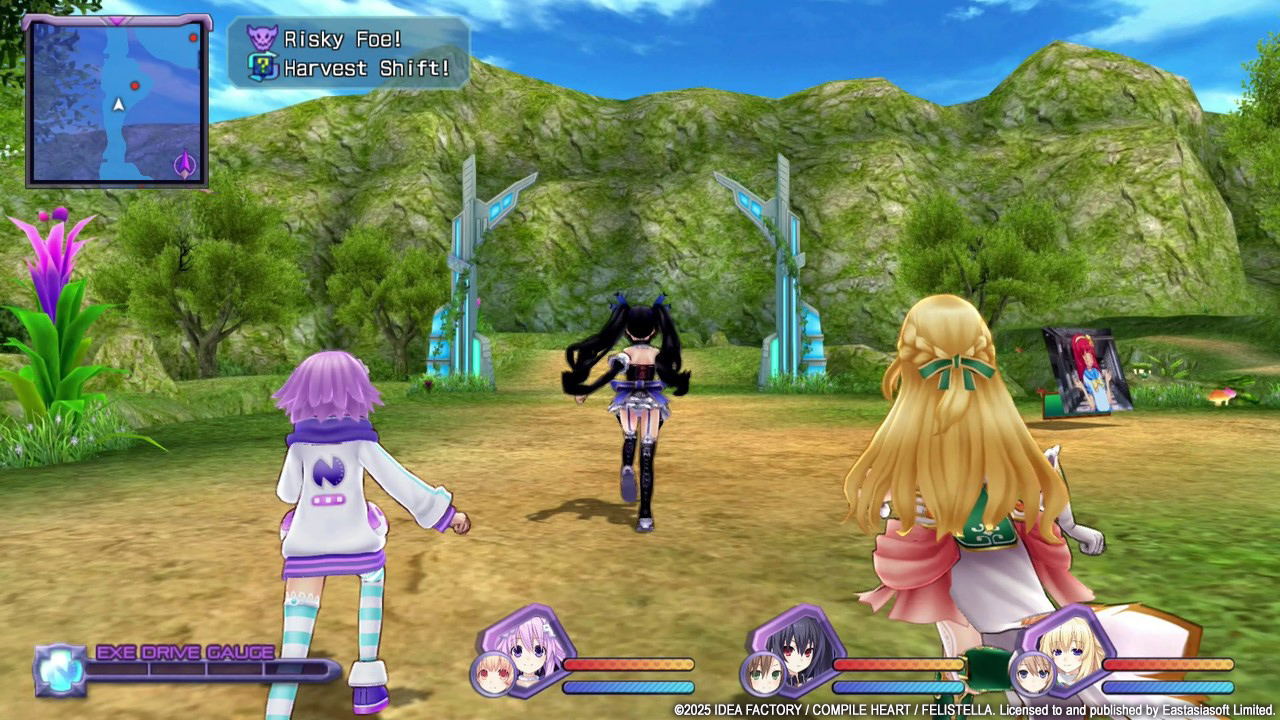Select the purple compass icon on the minimap

point(186,163)
